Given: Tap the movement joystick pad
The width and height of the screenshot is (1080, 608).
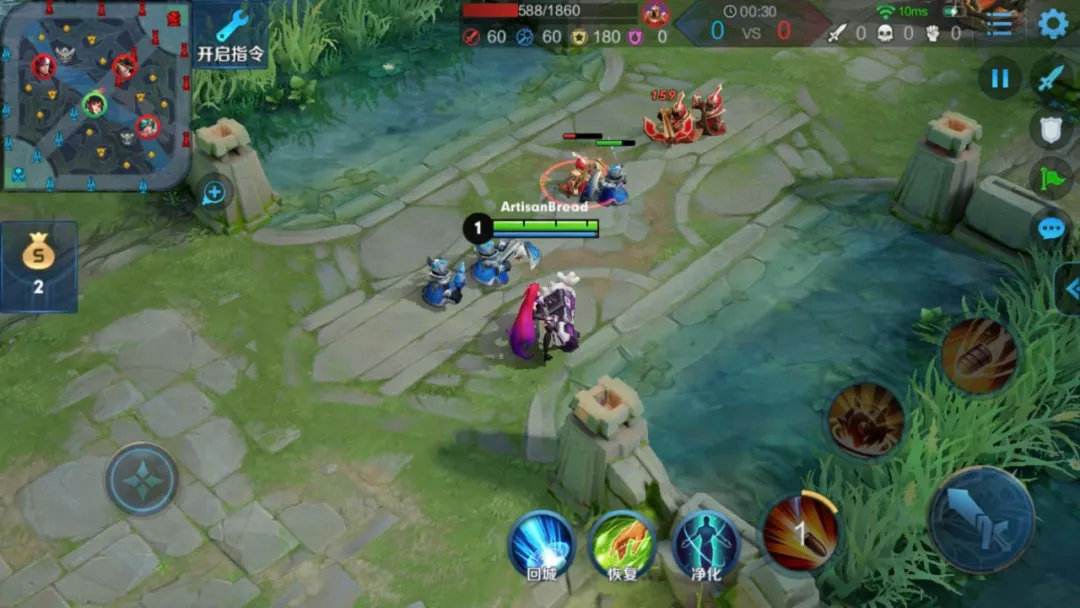Looking at the screenshot, I should tap(142, 479).
